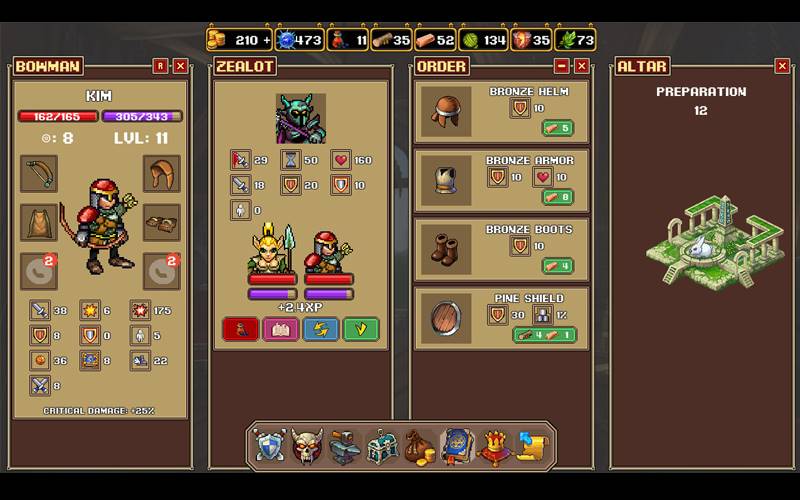The image size is (800, 500).
Task: Select the equipped leather helm slot
Action: point(161,173)
